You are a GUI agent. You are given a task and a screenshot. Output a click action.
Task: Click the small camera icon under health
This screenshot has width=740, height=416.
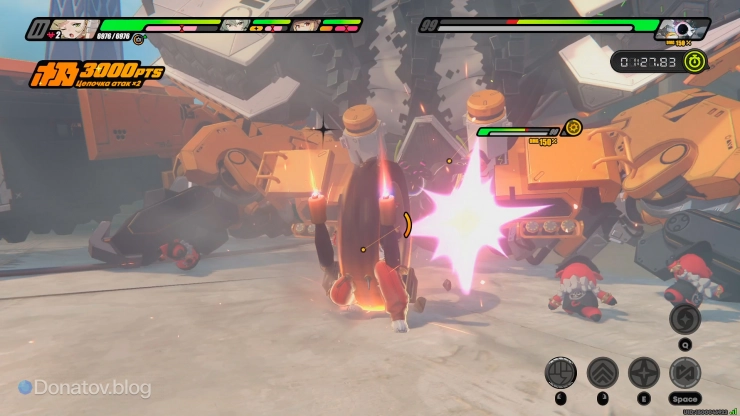click(138, 40)
